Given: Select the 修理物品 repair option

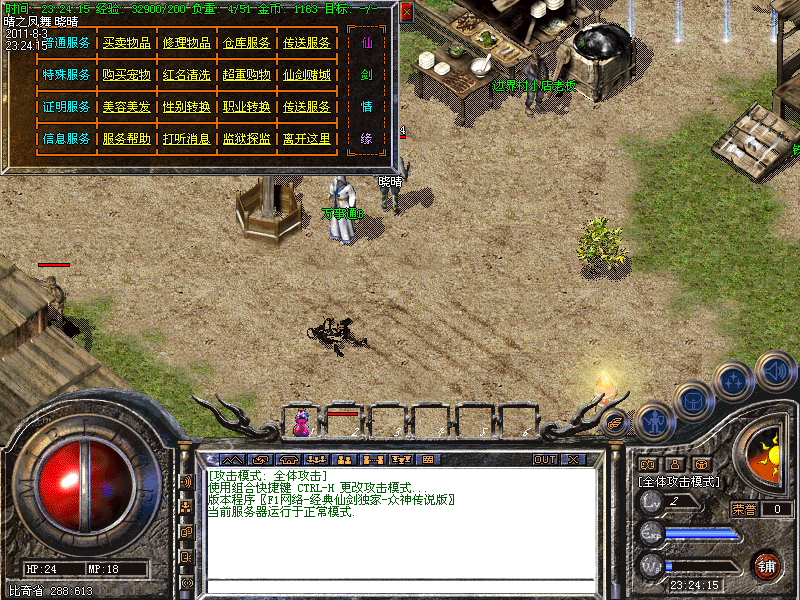Looking at the screenshot, I should [186, 43].
